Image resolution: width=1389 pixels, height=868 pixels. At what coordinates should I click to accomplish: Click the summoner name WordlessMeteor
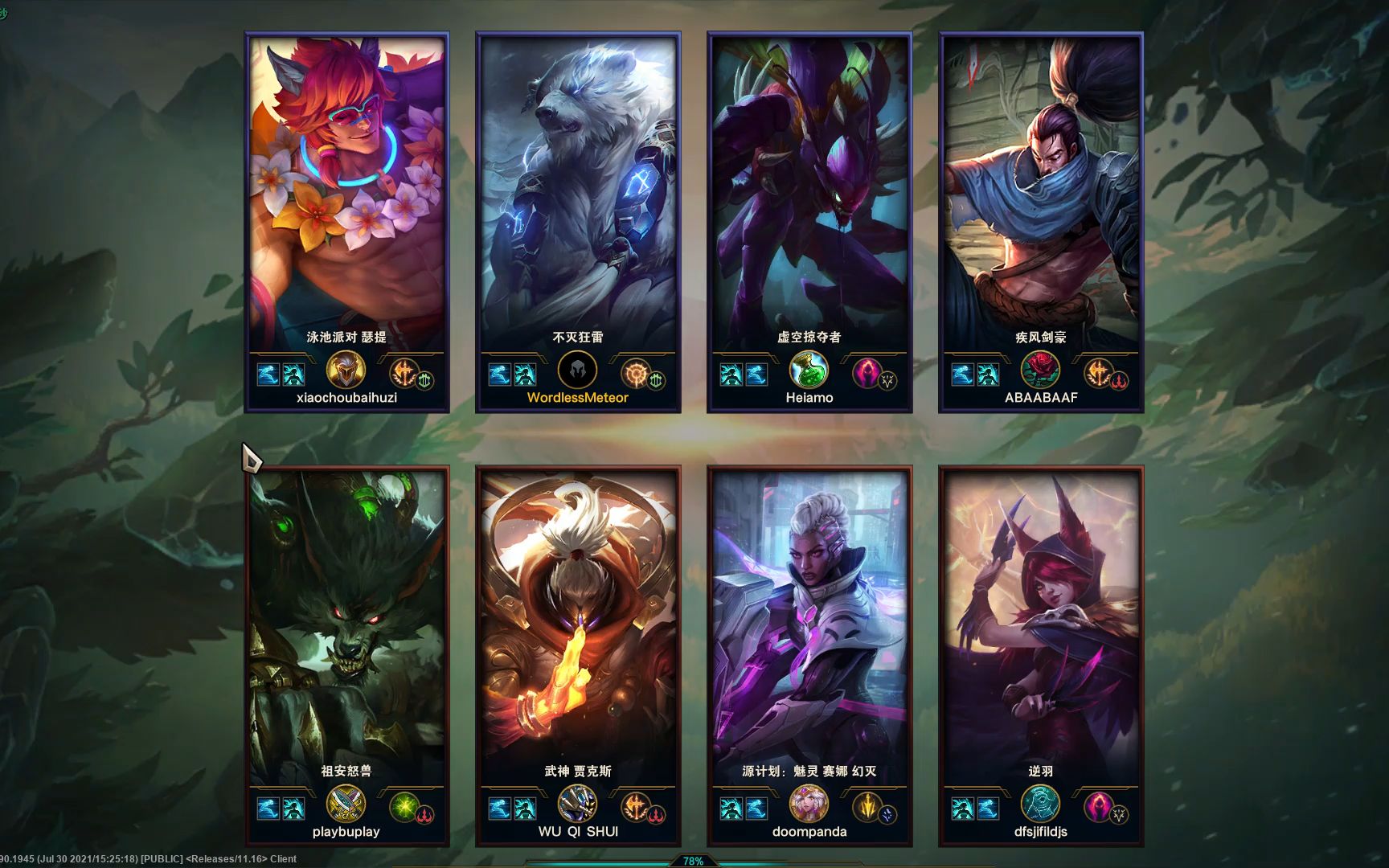click(x=578, y=397)
